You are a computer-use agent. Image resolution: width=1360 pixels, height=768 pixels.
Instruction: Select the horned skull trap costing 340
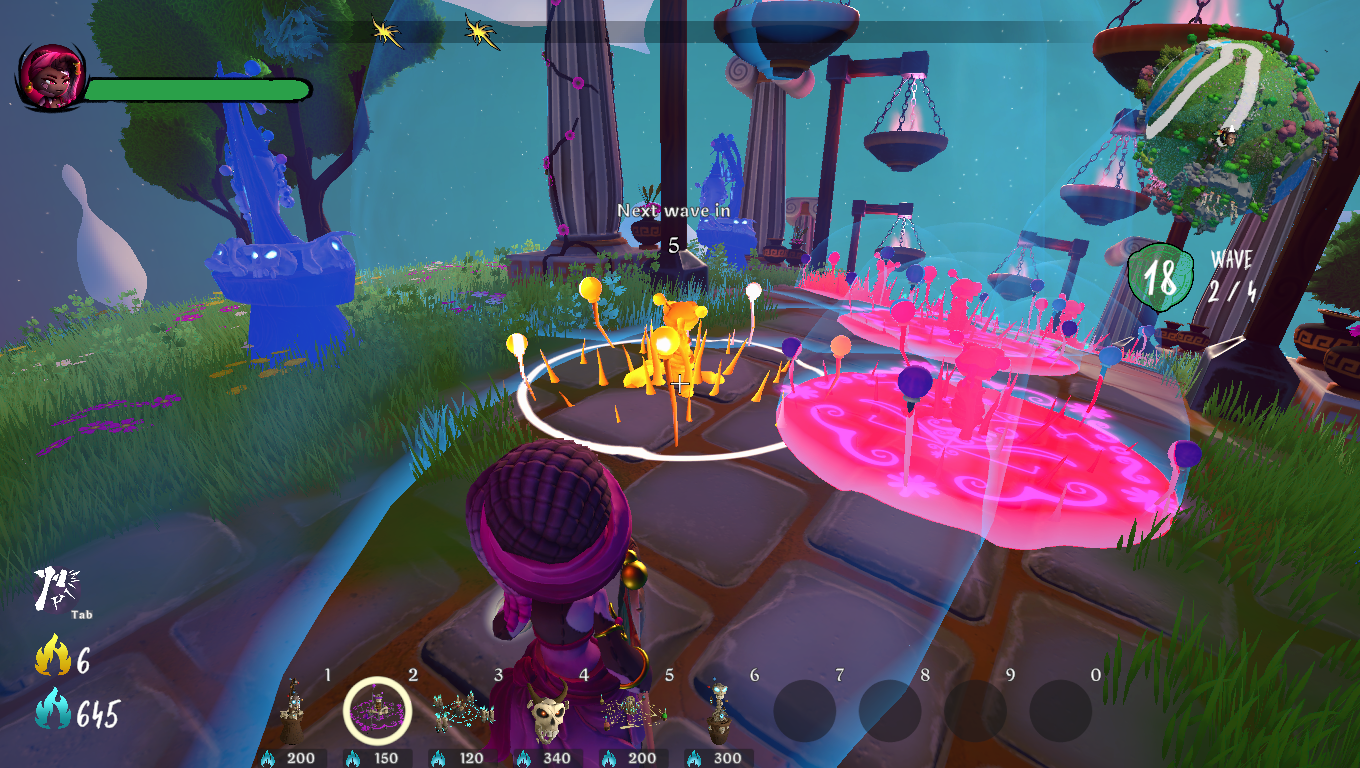(x=547, y=714)
